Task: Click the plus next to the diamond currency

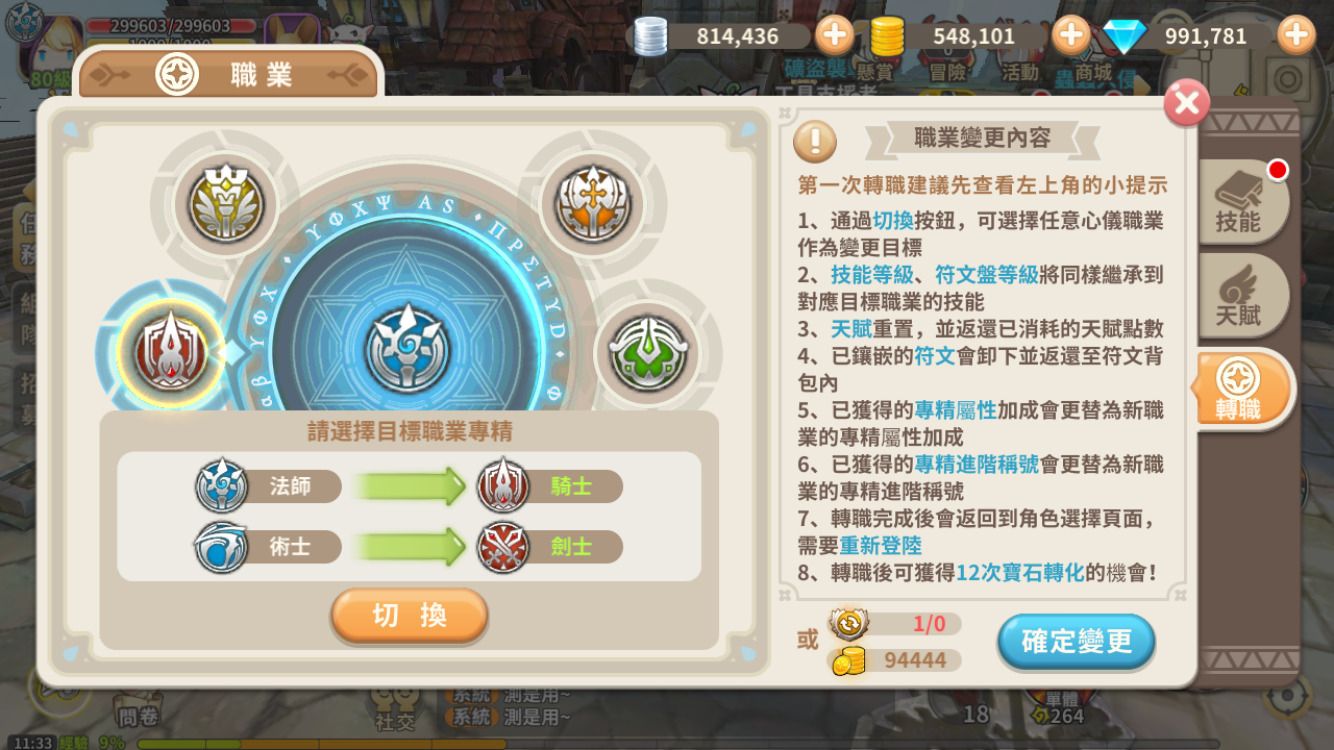Action: tap(1295, 34)
